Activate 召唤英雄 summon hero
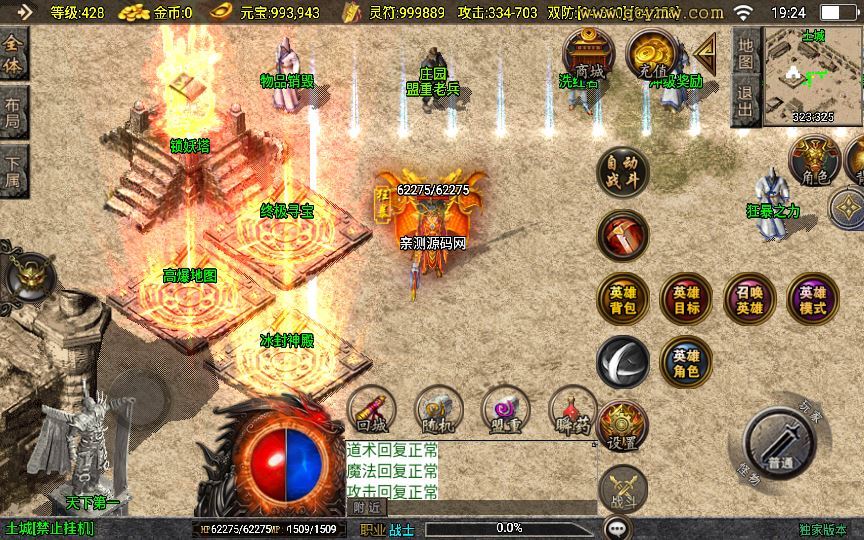Screen dimensions: 864x540 click(749, 299)
